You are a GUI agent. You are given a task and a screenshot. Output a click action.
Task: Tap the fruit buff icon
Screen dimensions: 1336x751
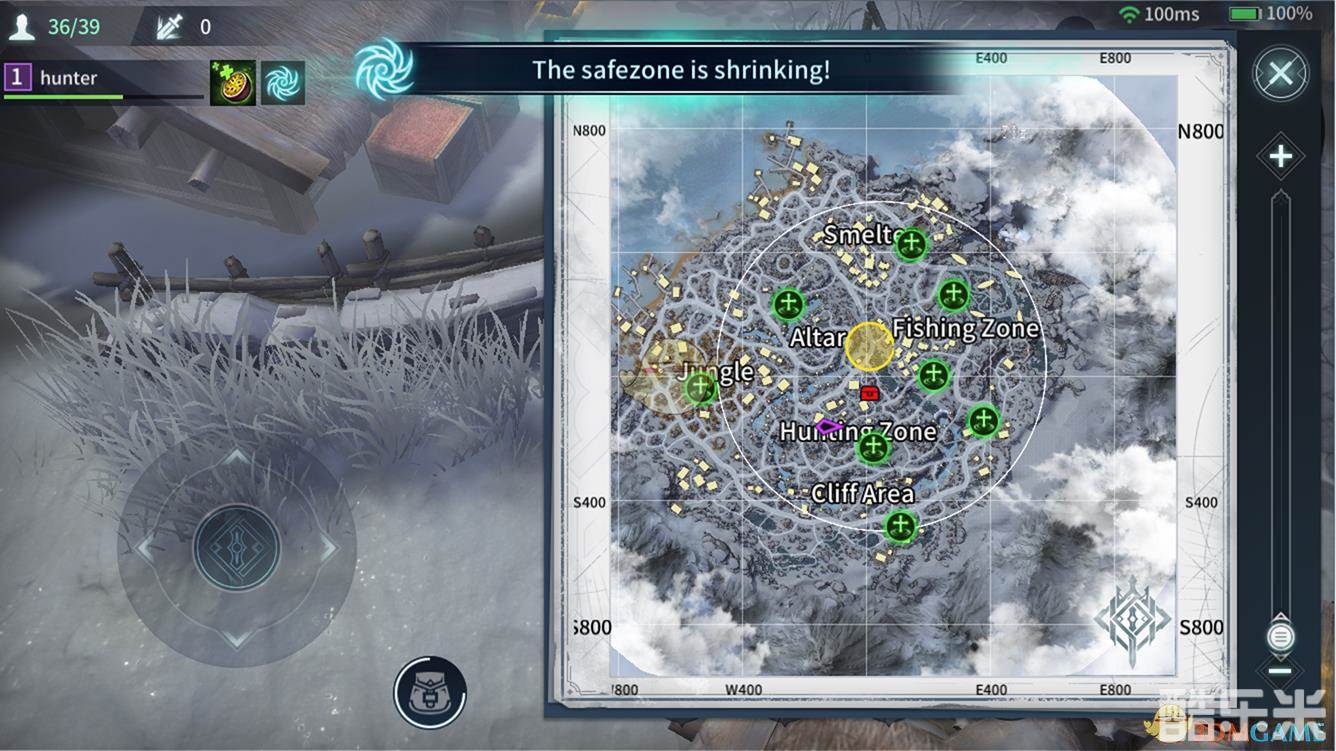pyautogui.click(x=232, y=83)
